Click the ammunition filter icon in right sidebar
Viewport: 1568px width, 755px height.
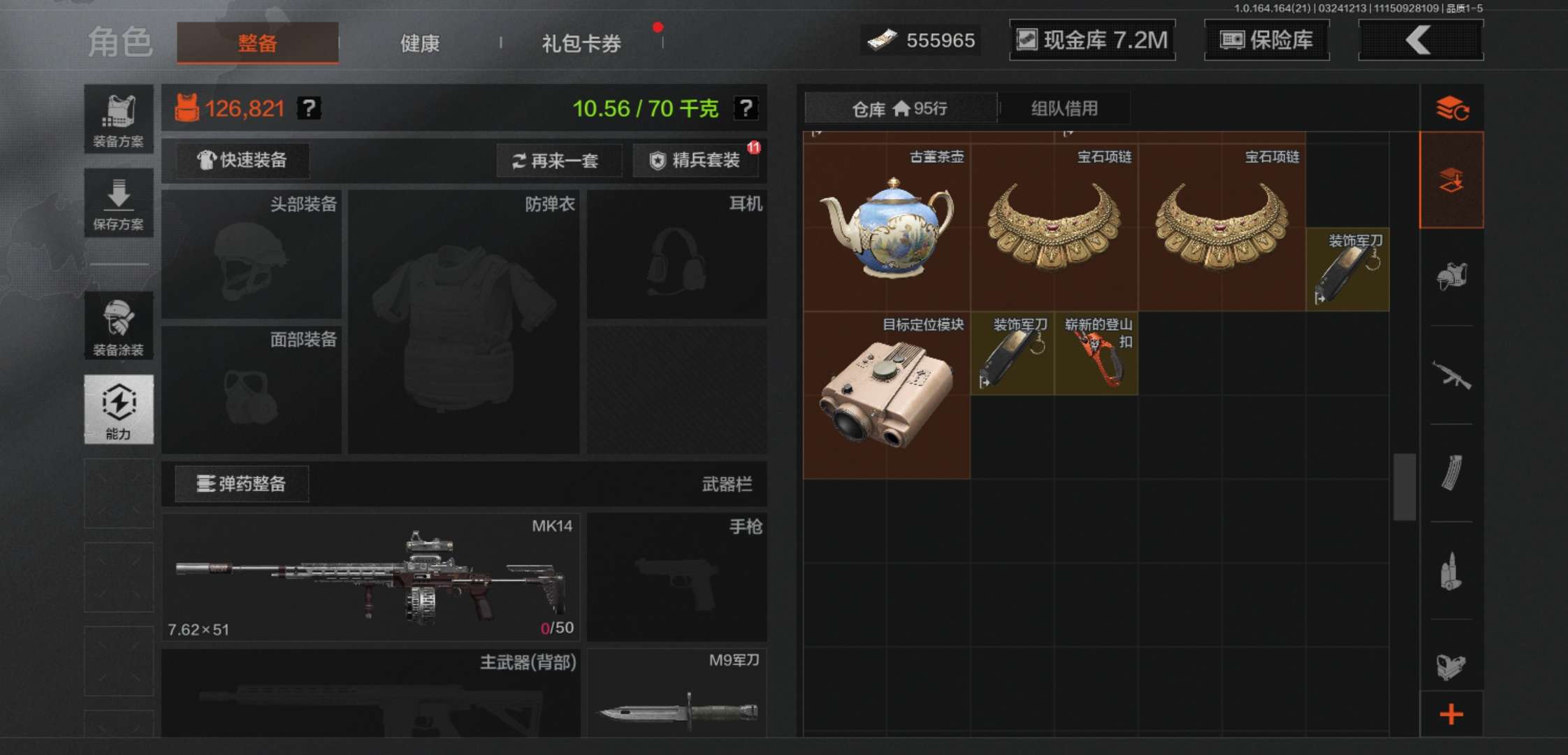pos(1452,570)
